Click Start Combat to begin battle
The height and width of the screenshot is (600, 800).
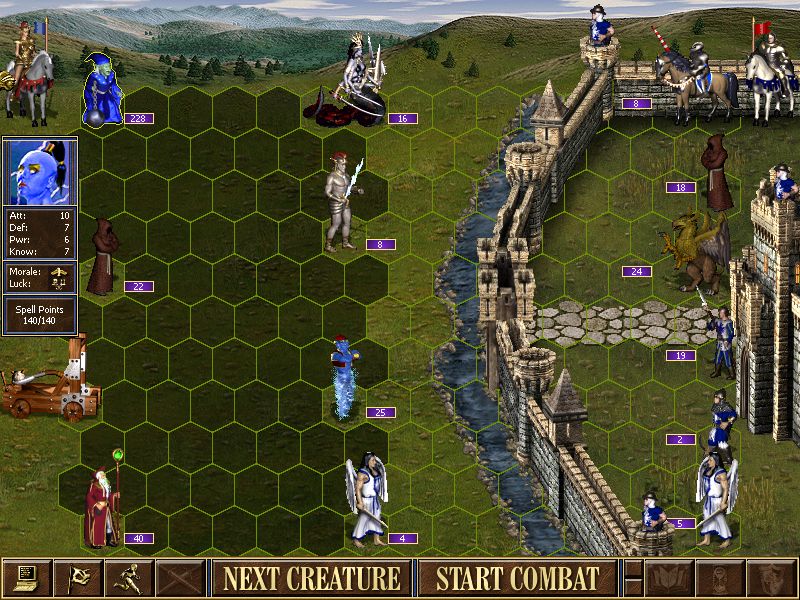(x=518, y=578)
